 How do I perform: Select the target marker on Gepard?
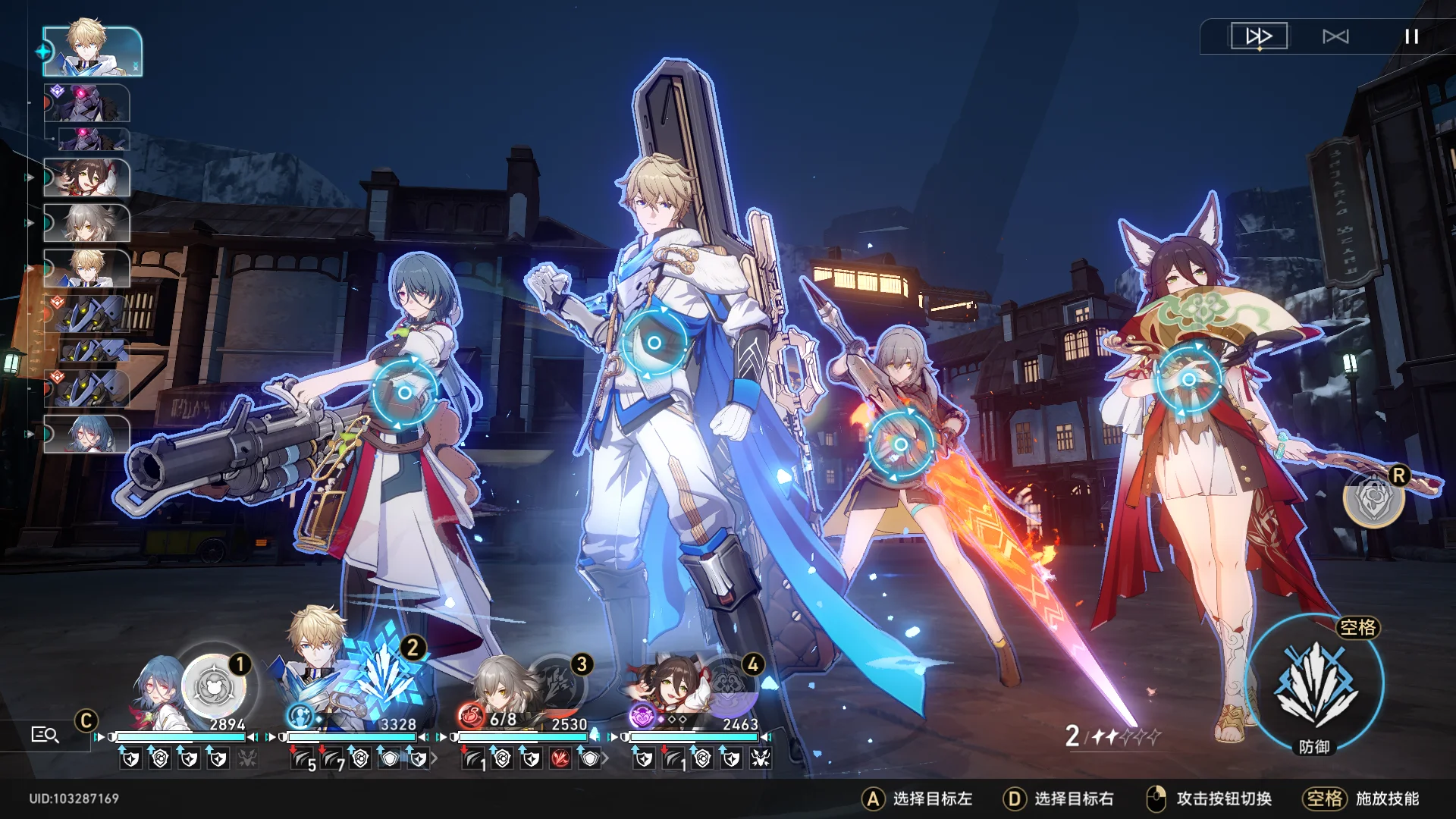(x=654, y=343)
